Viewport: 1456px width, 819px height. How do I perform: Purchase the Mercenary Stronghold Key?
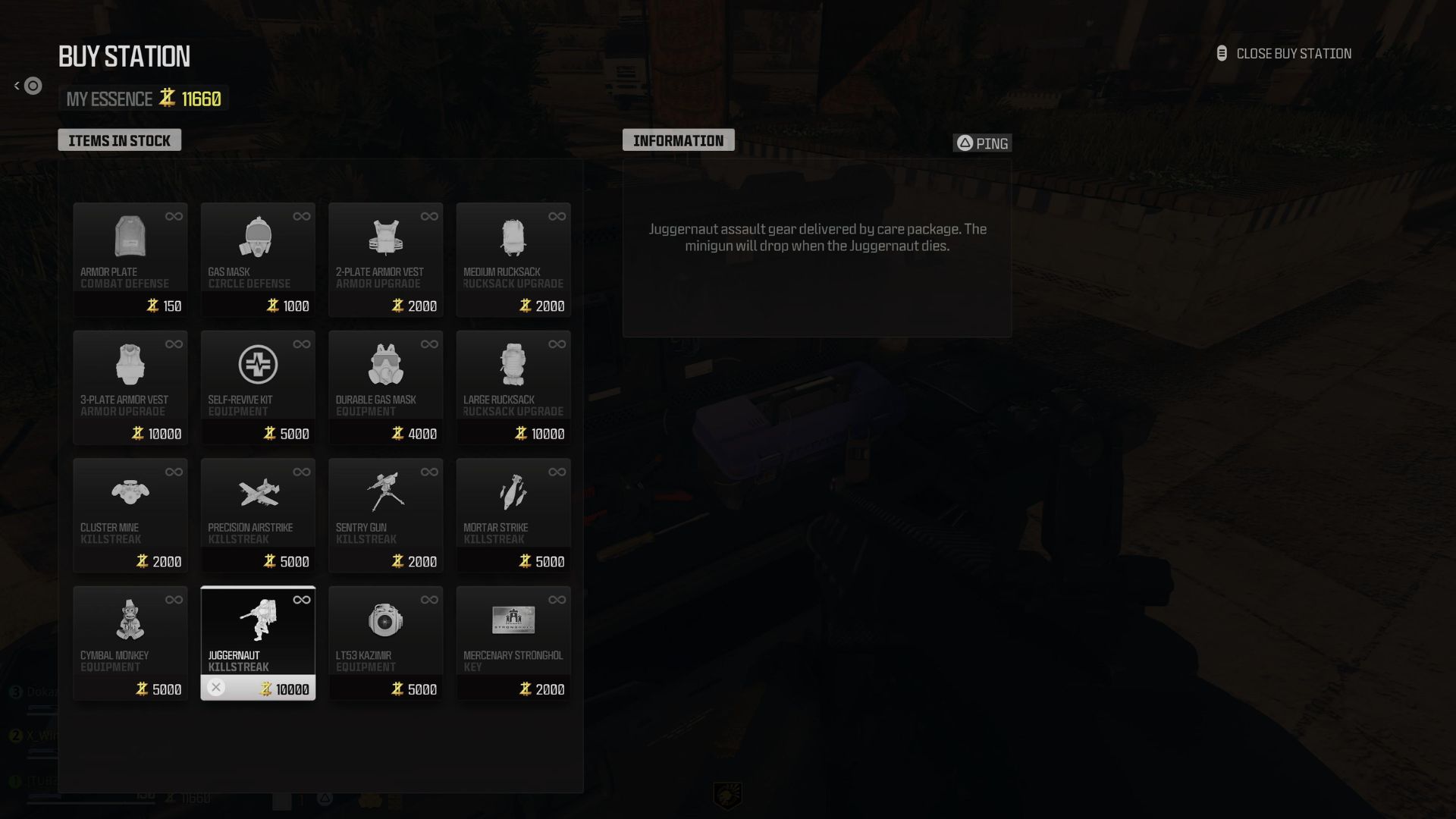coord(513,642)
